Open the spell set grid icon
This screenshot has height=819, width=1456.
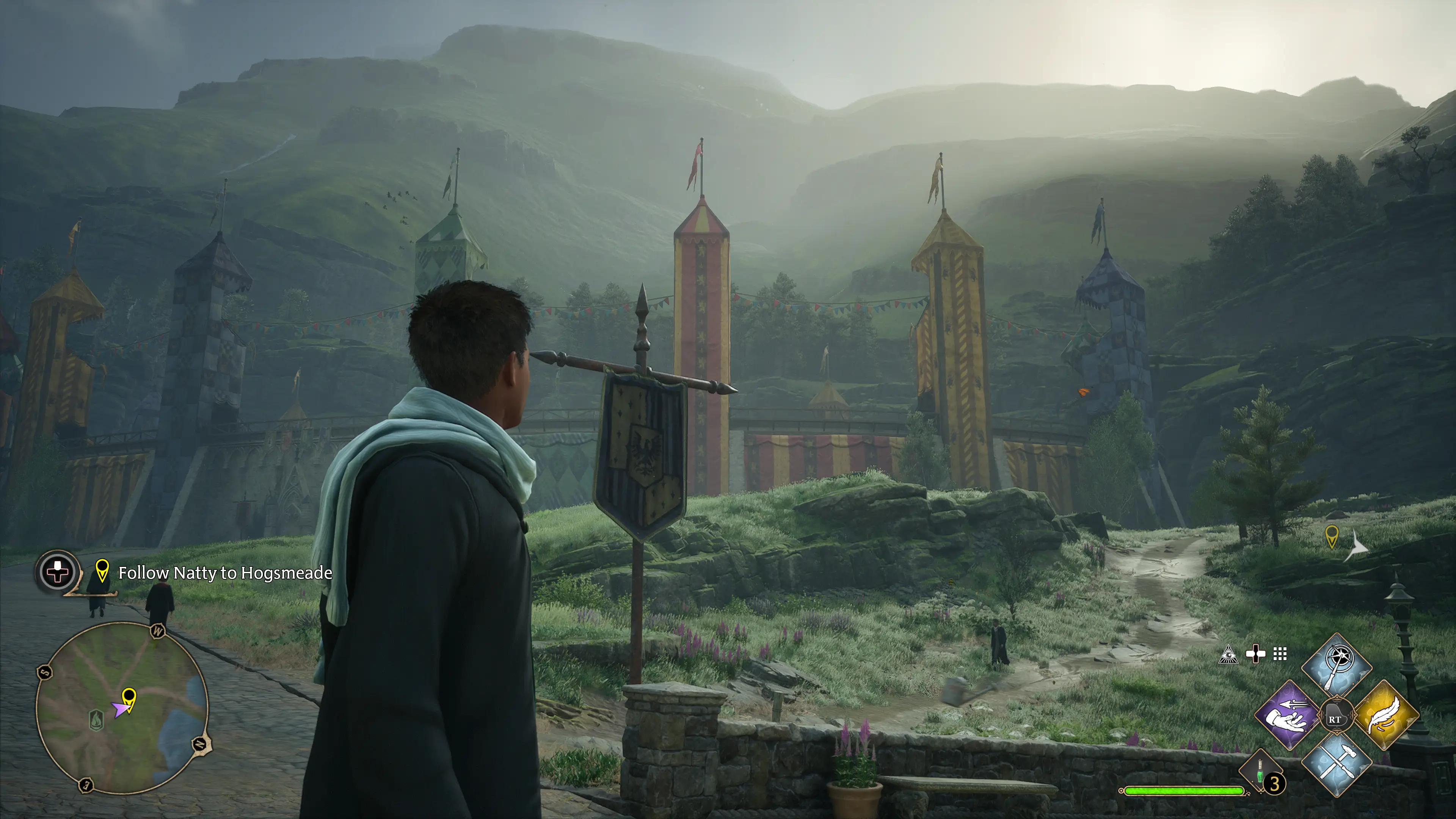1280,654
